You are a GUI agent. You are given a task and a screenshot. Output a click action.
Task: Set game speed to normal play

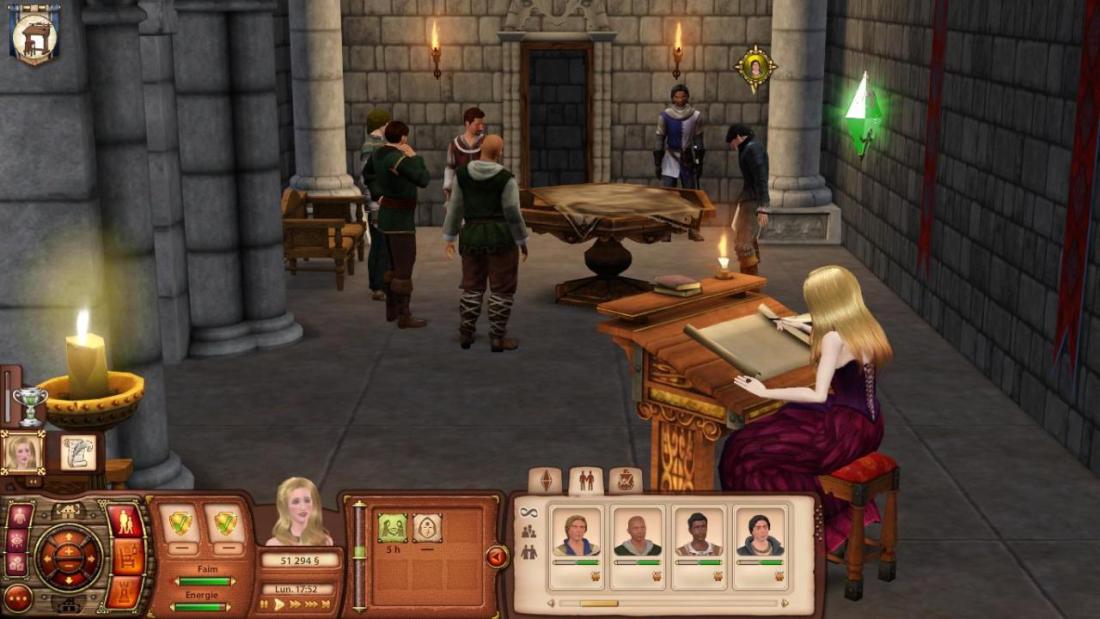coord(280,604)
